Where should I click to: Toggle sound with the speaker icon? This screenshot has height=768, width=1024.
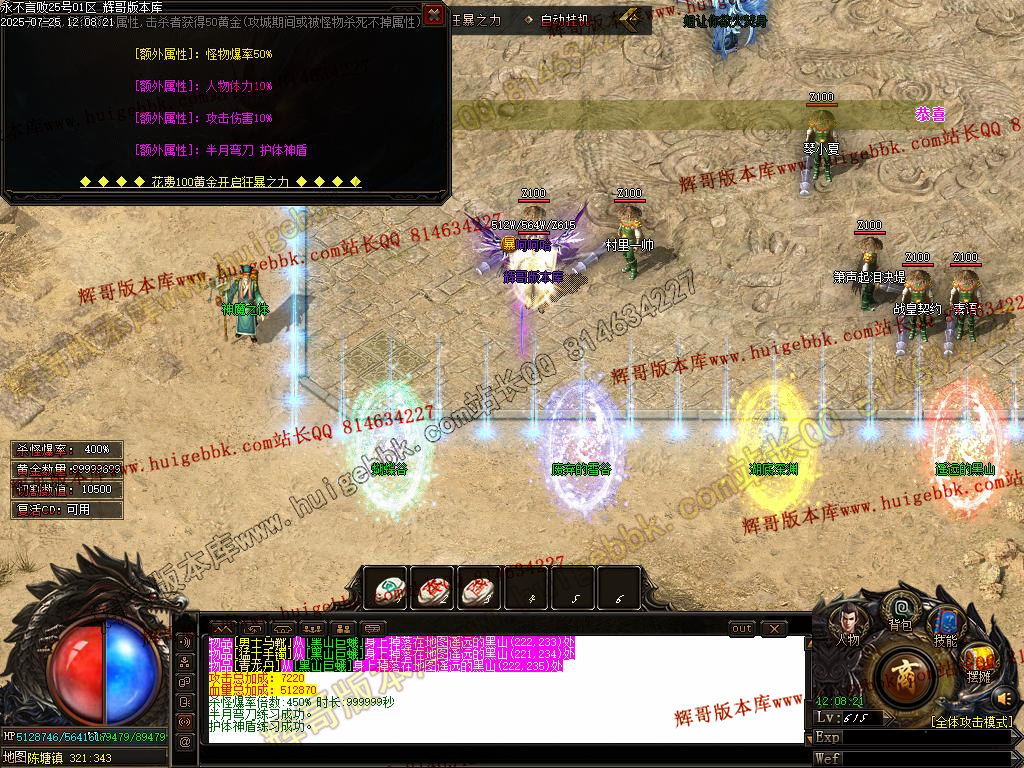(1004, 697)
